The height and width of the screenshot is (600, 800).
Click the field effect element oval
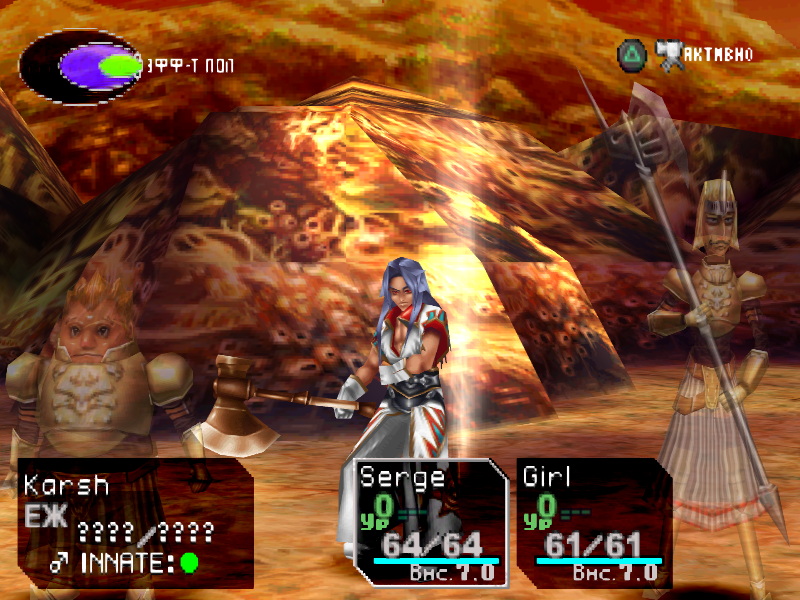[82, 66]
